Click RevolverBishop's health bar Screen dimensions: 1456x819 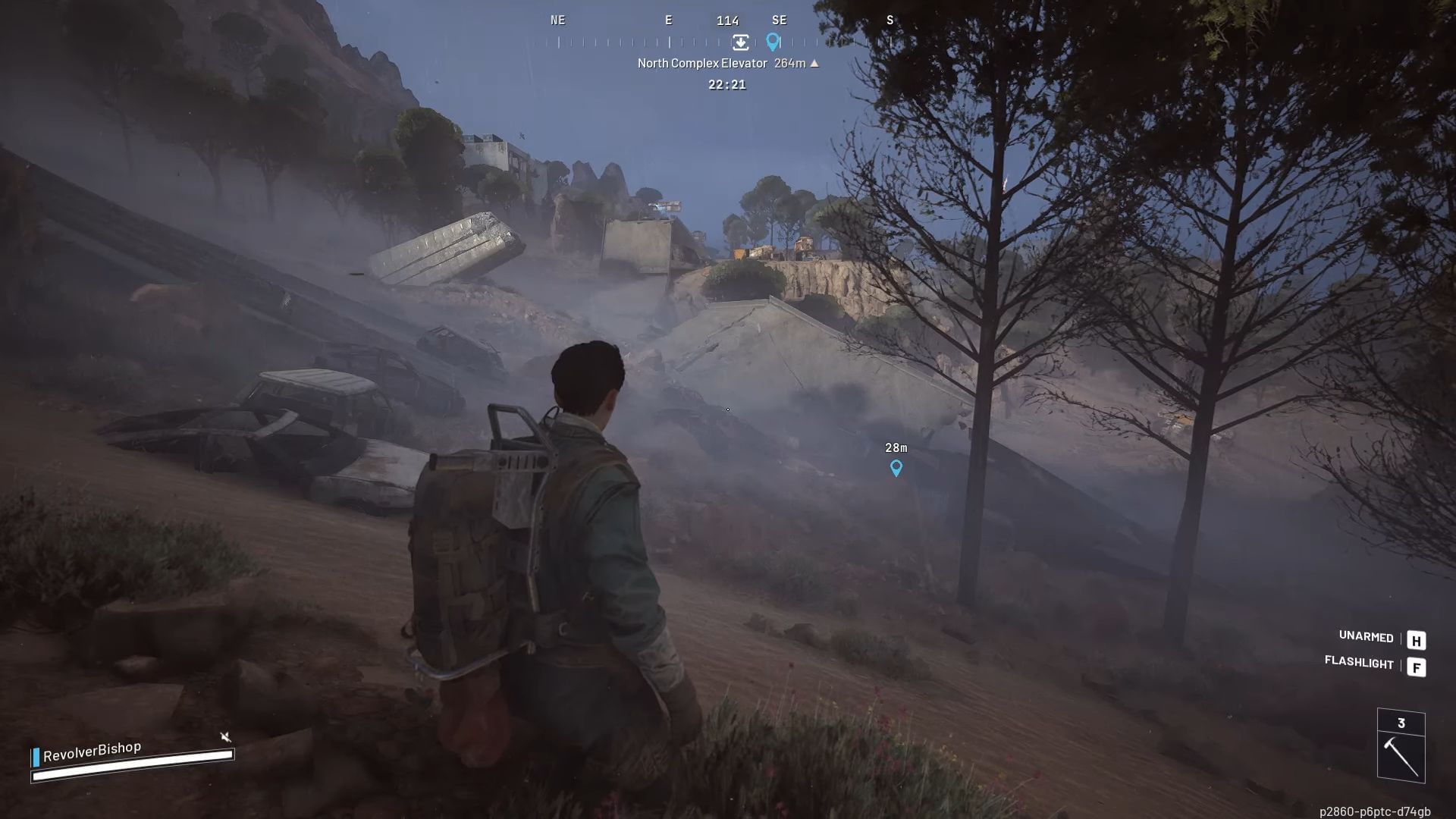point(133,767)
